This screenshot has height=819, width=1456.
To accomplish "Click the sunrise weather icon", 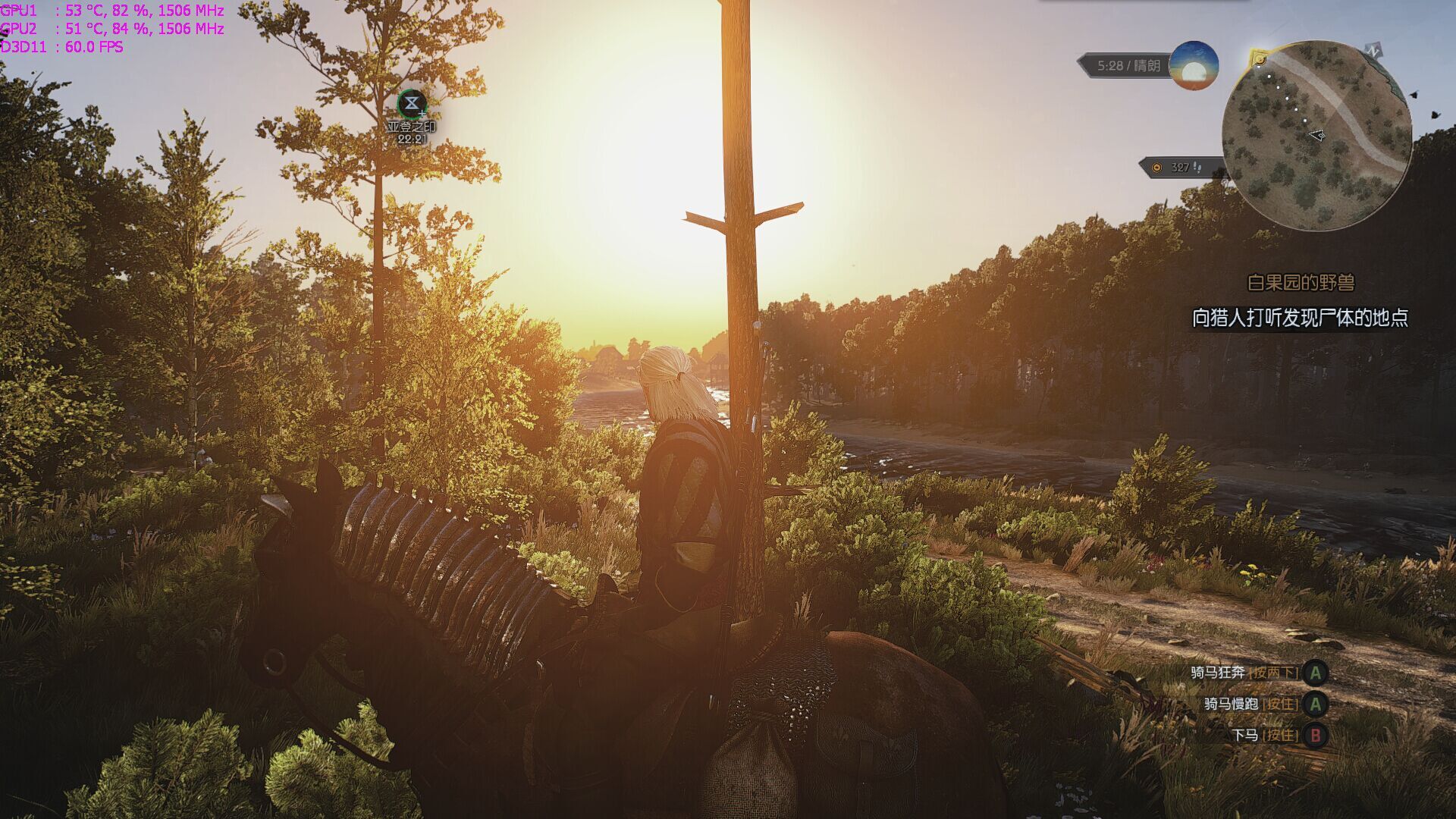I will click(1194, 66).
